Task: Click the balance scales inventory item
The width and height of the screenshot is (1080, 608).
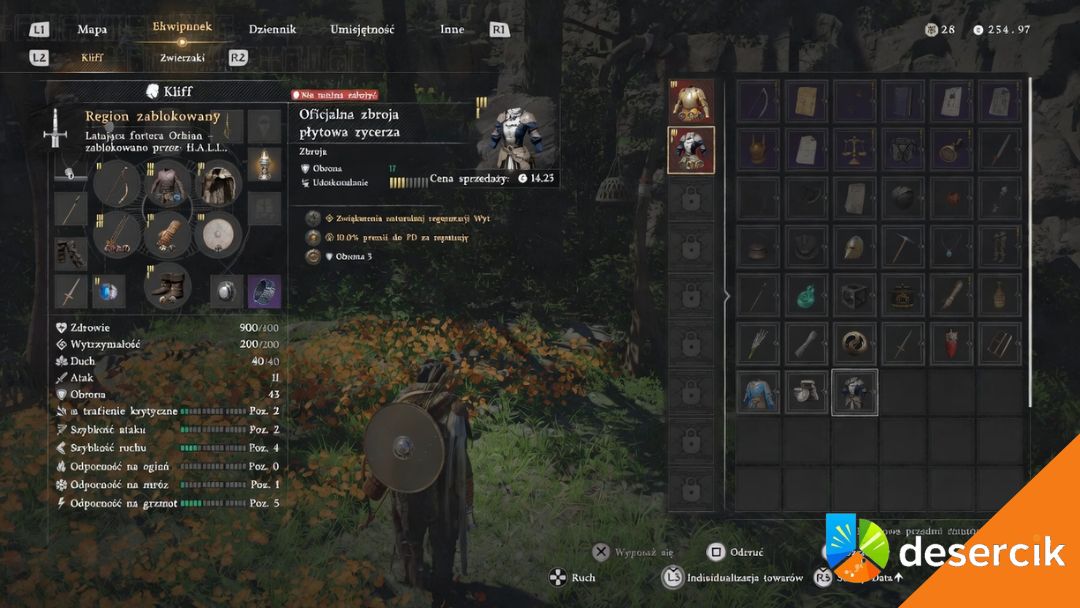Action: click(x=855, y=150)
